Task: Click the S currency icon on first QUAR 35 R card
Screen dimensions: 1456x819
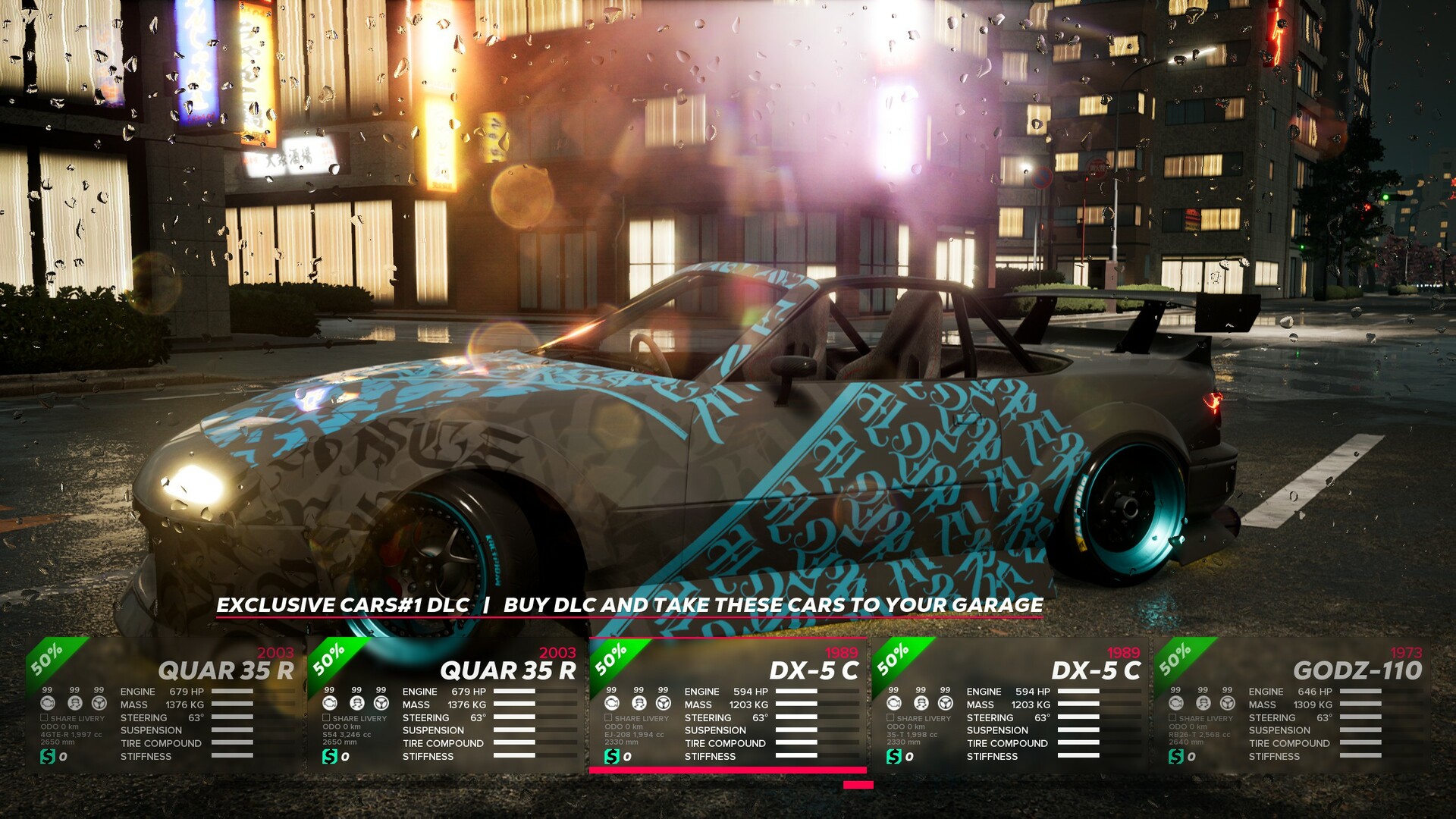Action: click(x=47, y=758)
